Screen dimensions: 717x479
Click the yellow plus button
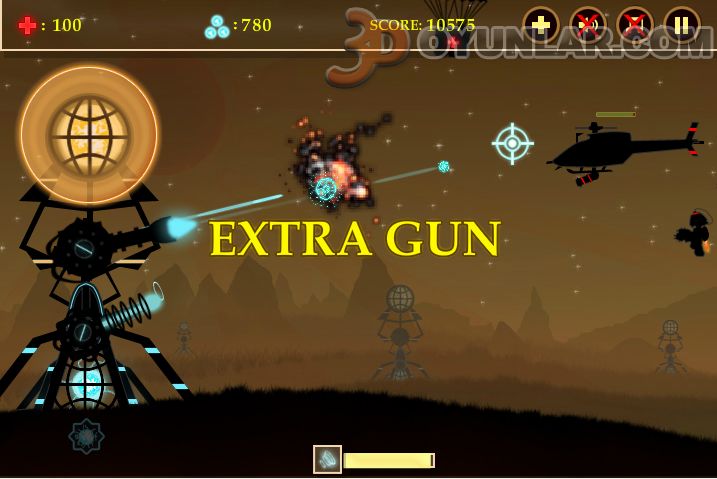tap(541, 25)
